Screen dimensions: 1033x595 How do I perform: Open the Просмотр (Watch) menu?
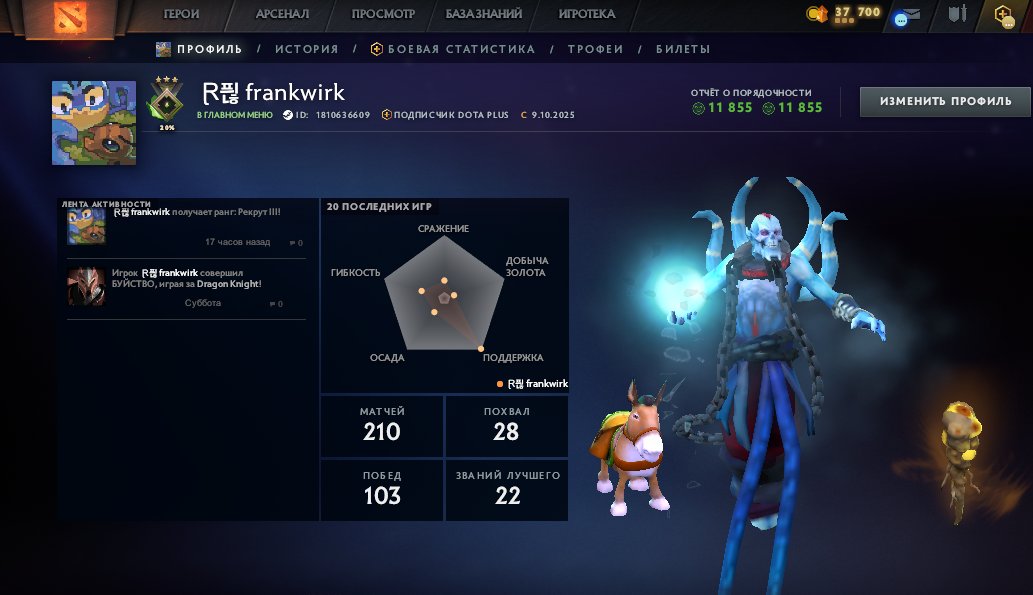click(383, 14)
